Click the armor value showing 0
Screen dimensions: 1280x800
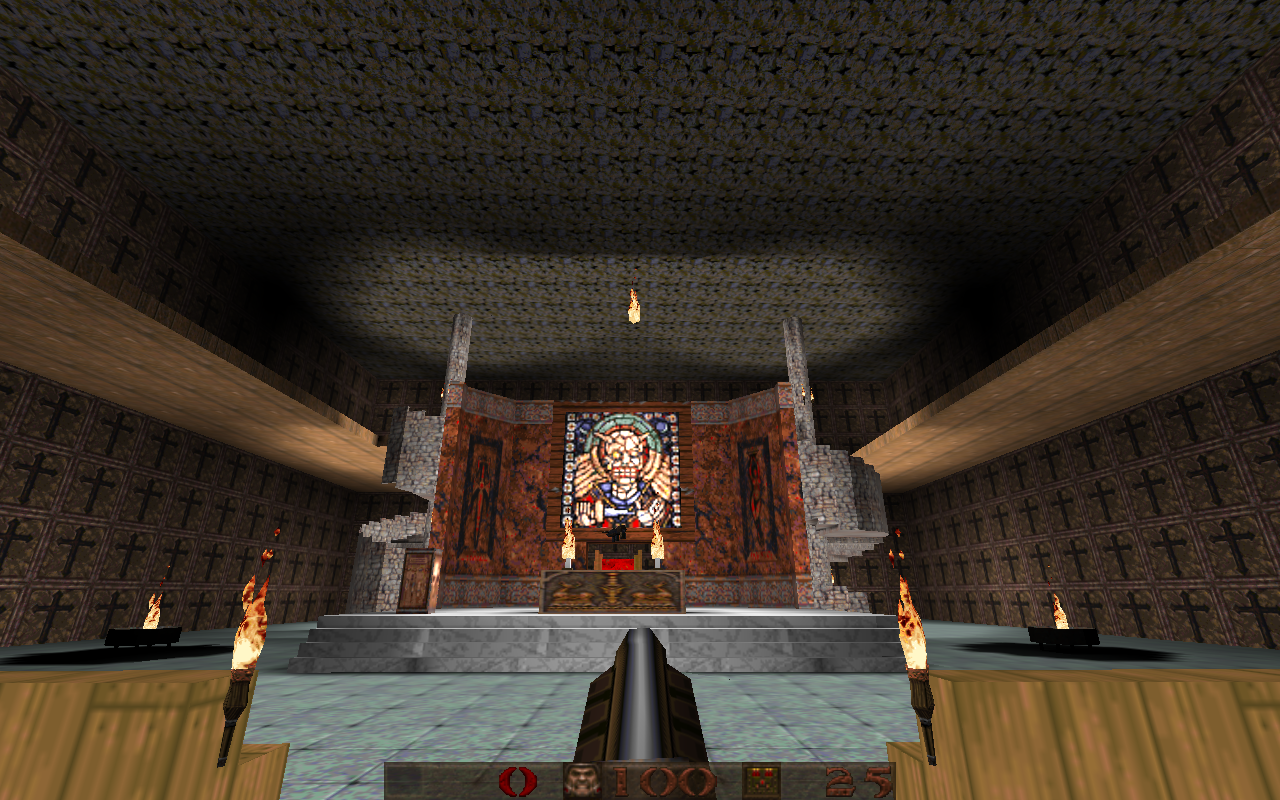[520, 780]
